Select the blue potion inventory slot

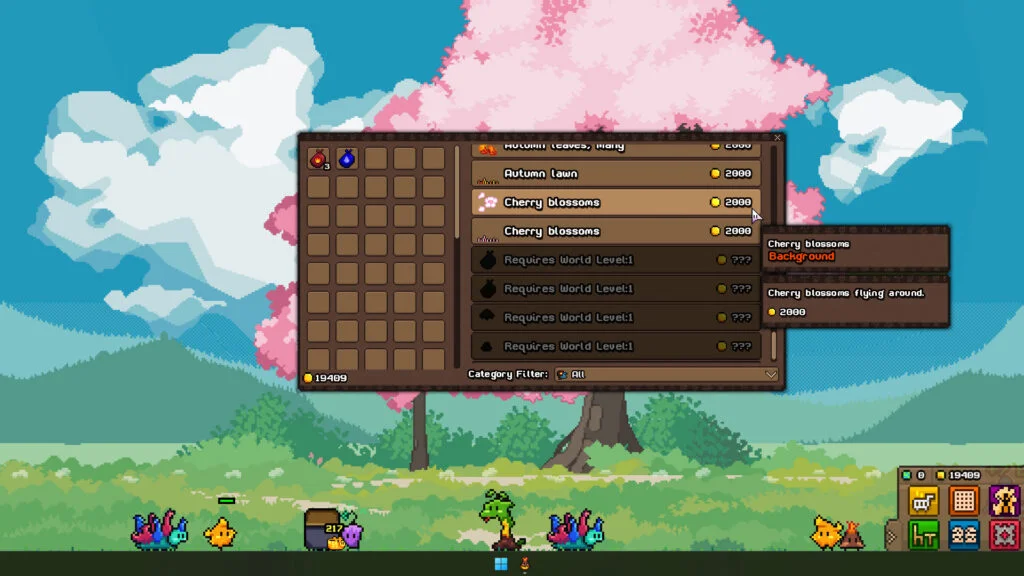pos(347,158)
